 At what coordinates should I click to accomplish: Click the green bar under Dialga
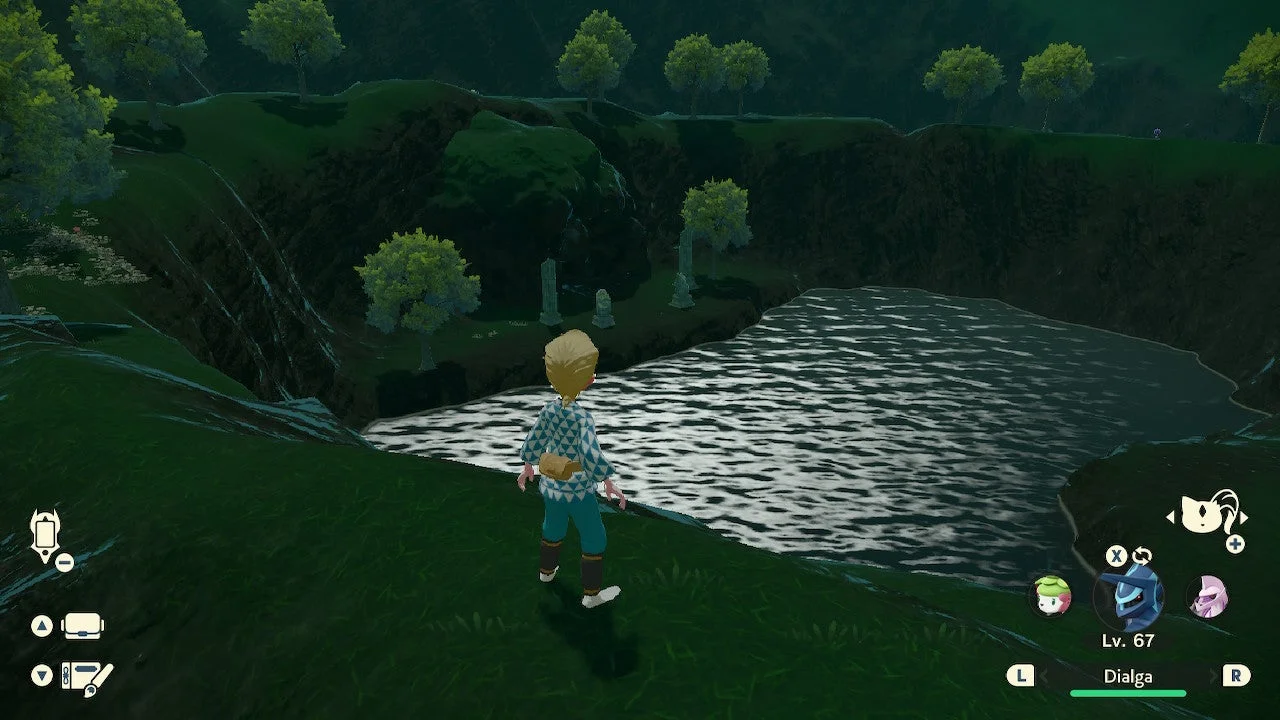pos(1130,691)
